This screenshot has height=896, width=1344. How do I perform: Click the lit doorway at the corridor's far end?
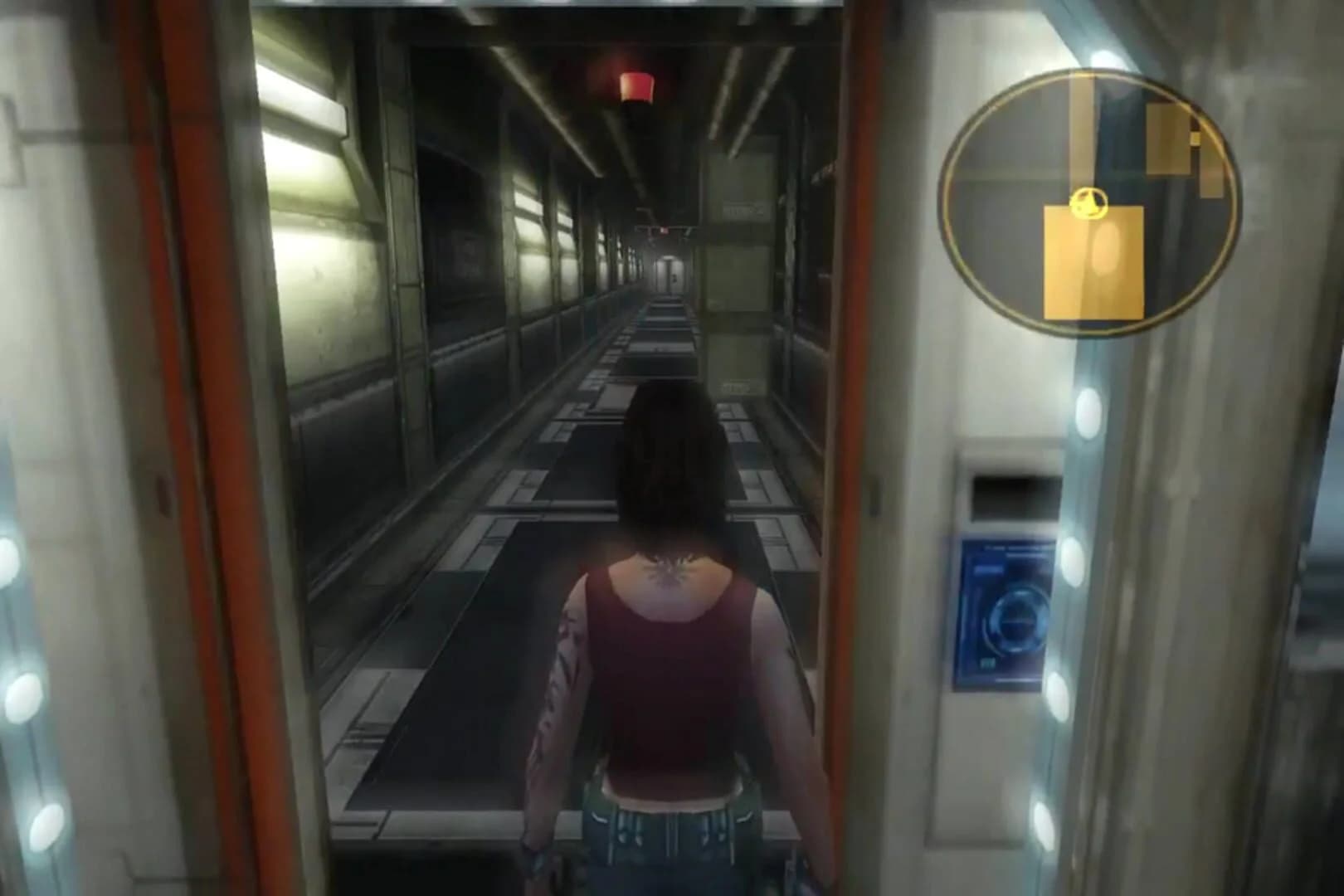[x=669, y=274]
